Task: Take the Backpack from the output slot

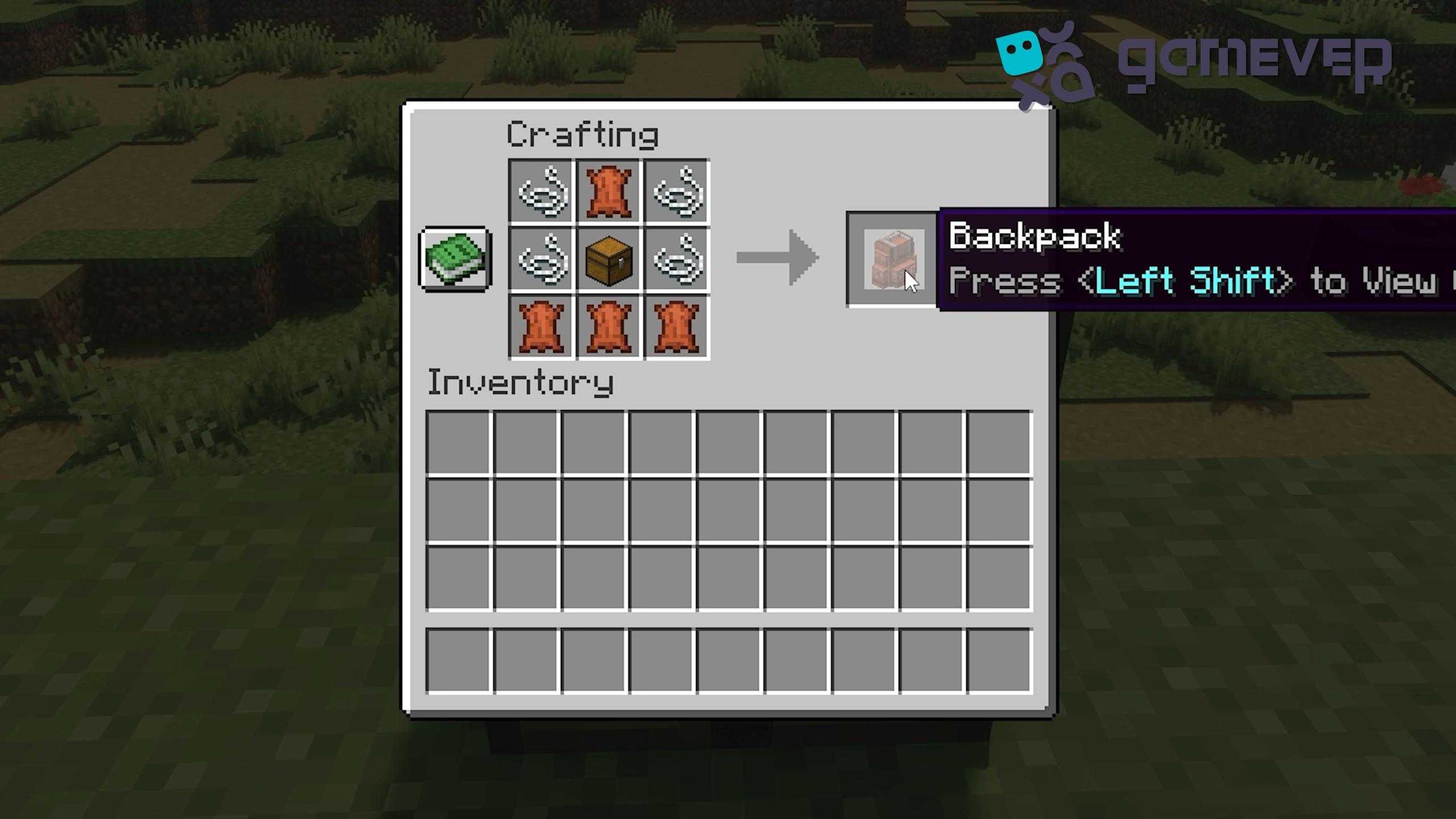Action: (x=891, y=259)
